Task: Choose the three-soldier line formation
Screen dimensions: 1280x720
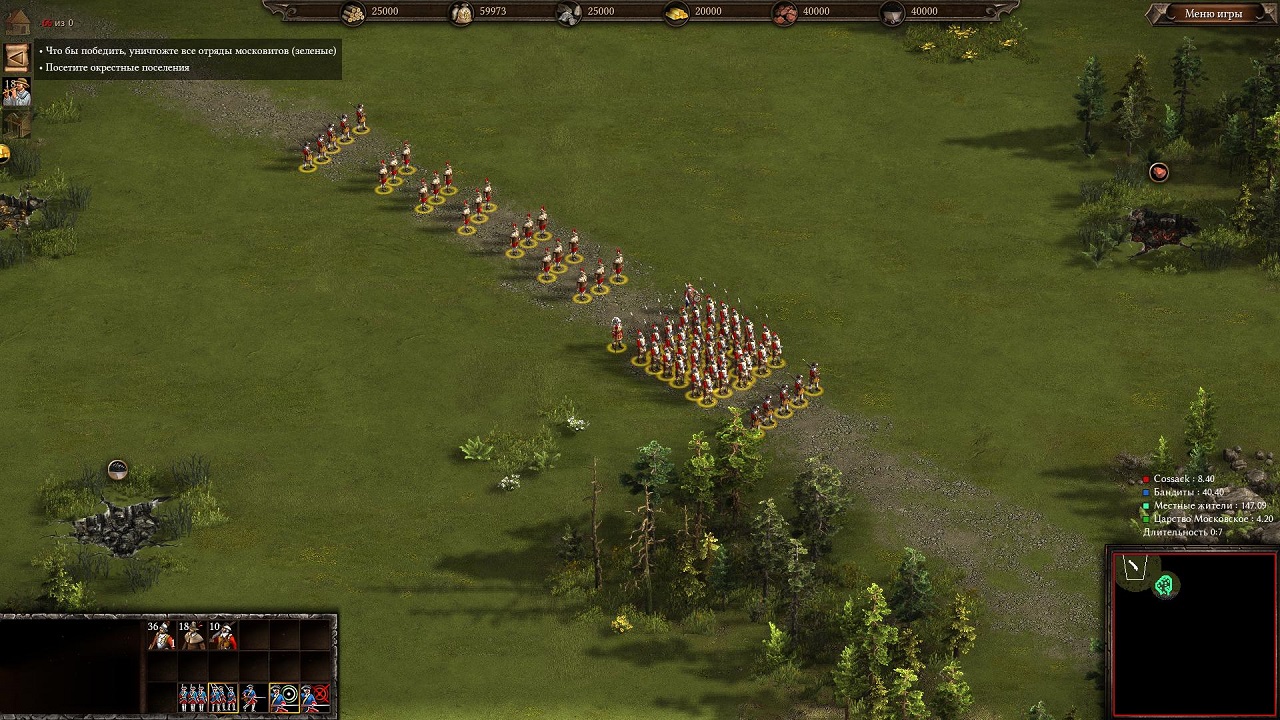Action: (192, 696)
